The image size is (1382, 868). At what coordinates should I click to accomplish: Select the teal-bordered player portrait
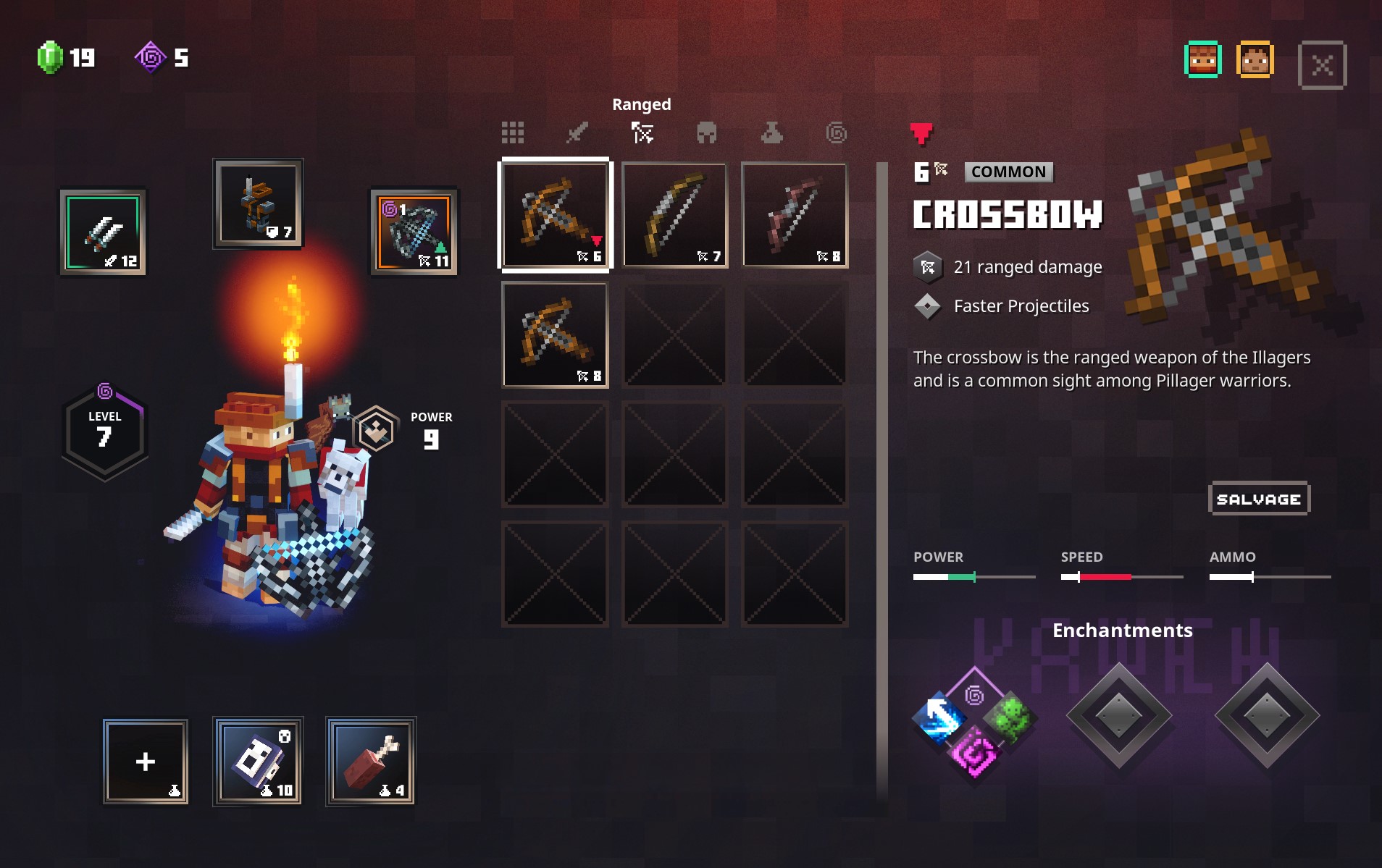coord(1202,60)
